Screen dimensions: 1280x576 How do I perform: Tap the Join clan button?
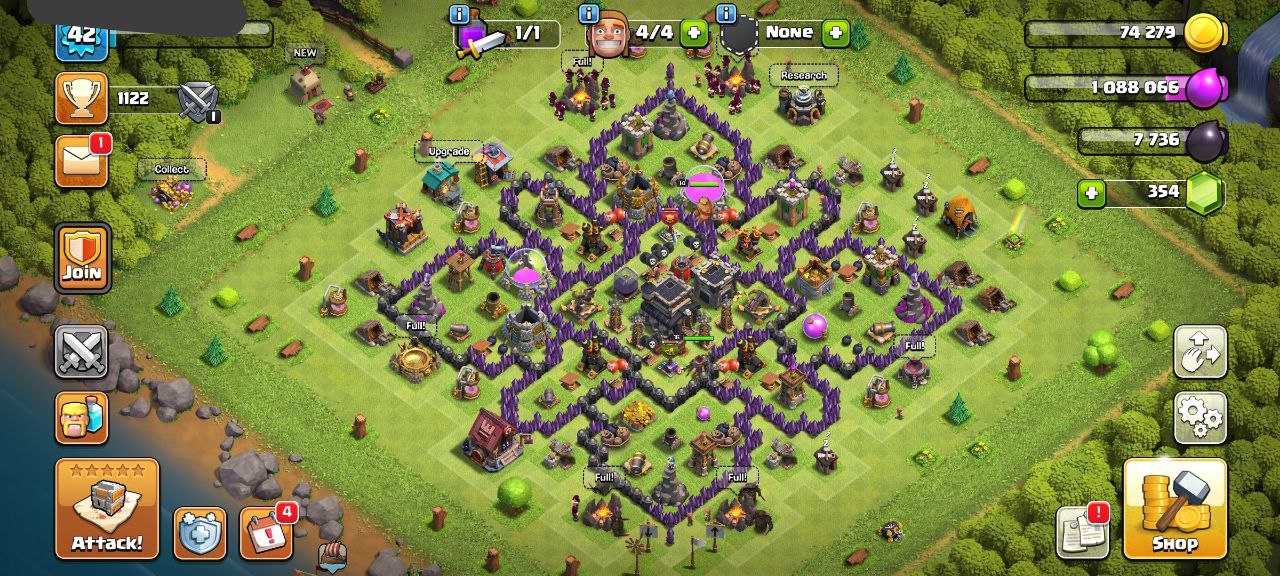pos(82,257)
